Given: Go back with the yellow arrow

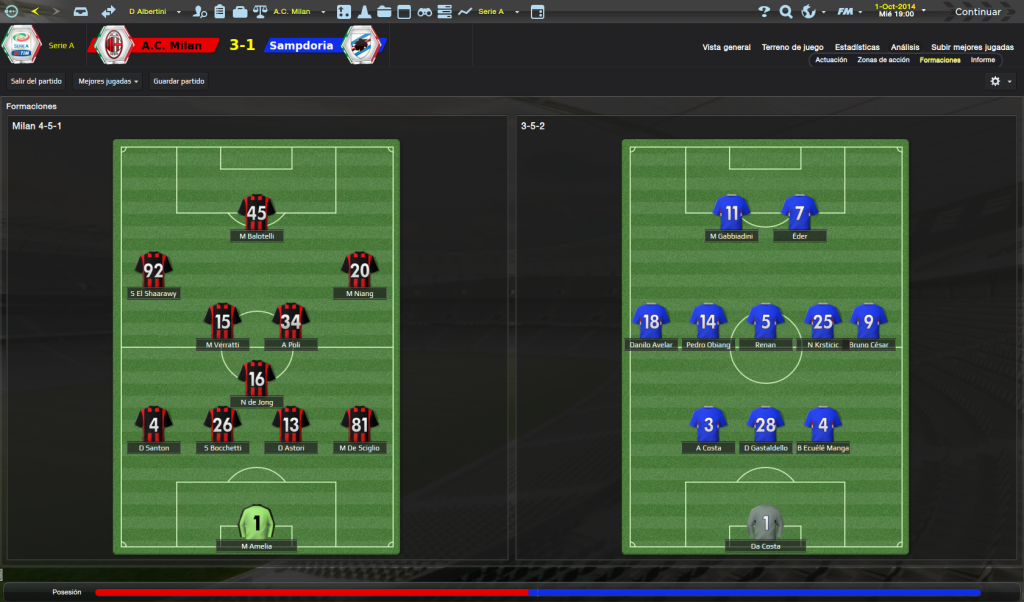Looking at the screenshot, I should tap(36, 12).
